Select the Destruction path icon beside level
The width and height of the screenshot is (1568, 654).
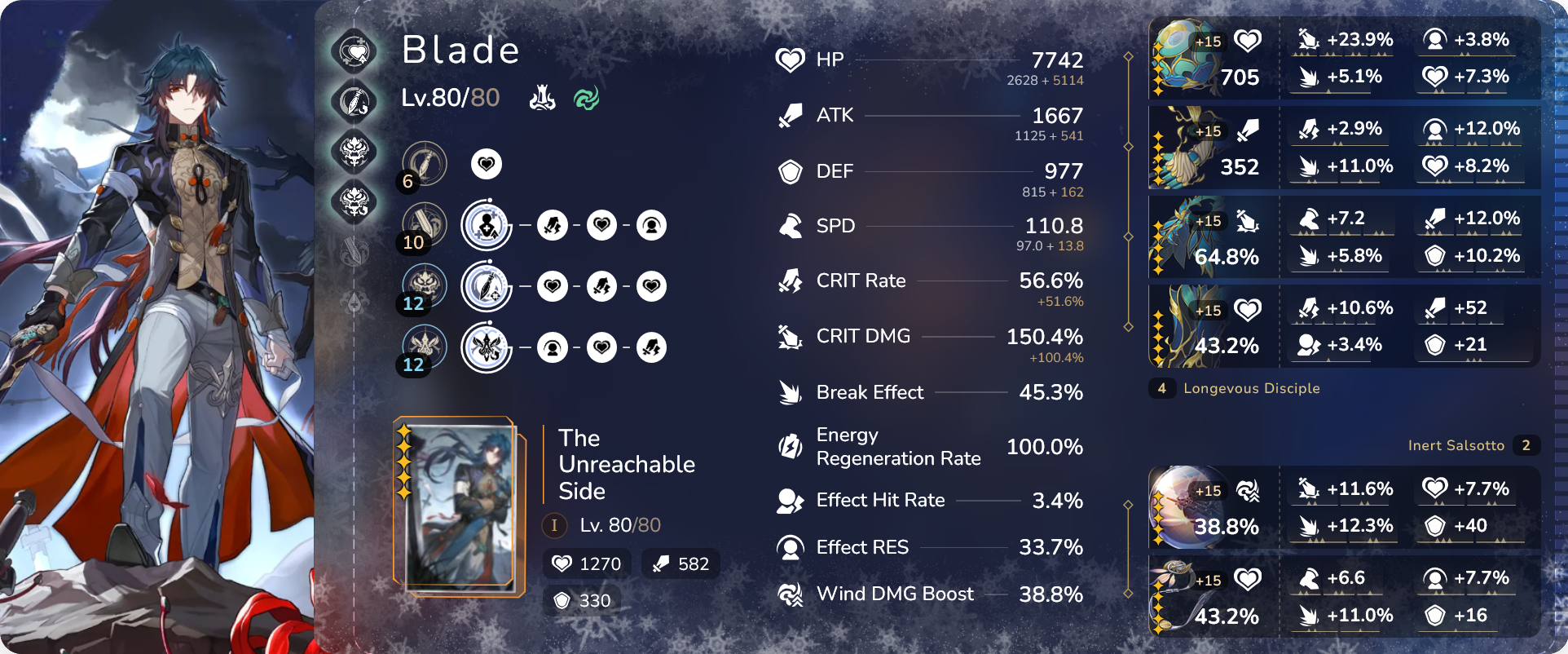tap(542, 99)
